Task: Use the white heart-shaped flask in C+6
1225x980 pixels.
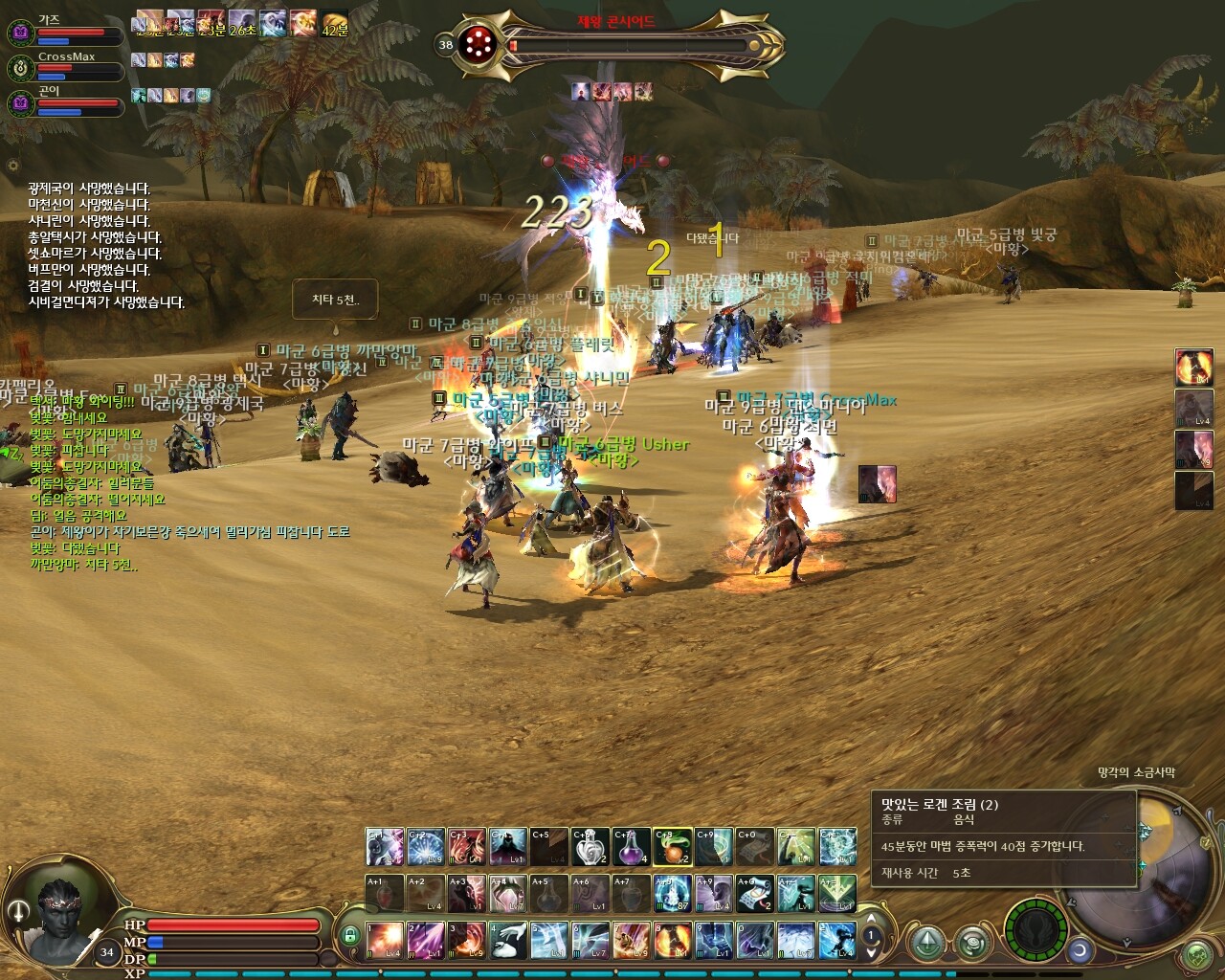Action: [590, 847]
